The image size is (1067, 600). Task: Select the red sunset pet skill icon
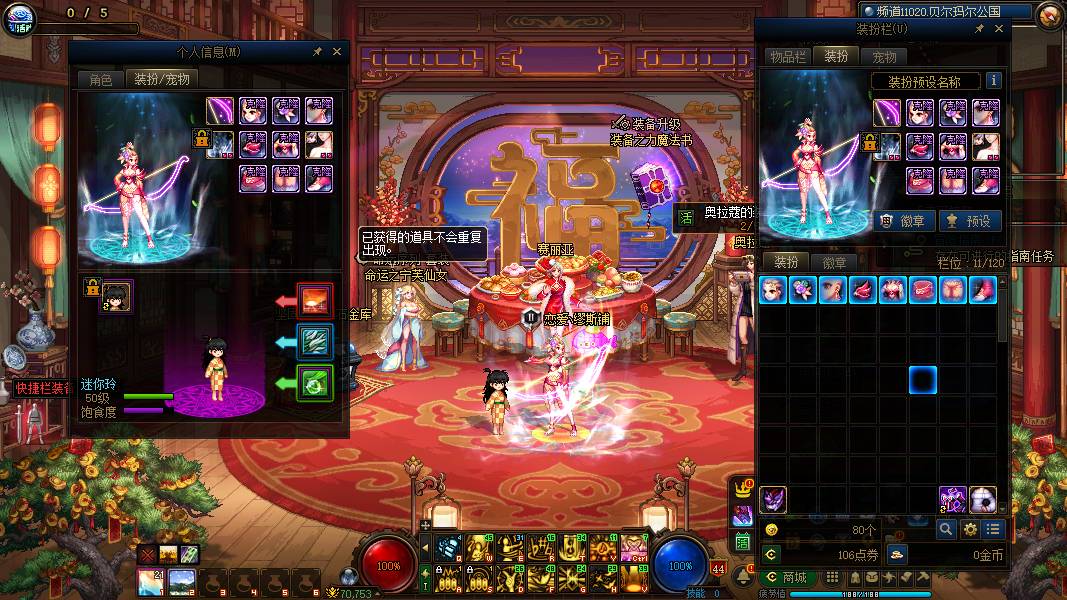[316, 299]
